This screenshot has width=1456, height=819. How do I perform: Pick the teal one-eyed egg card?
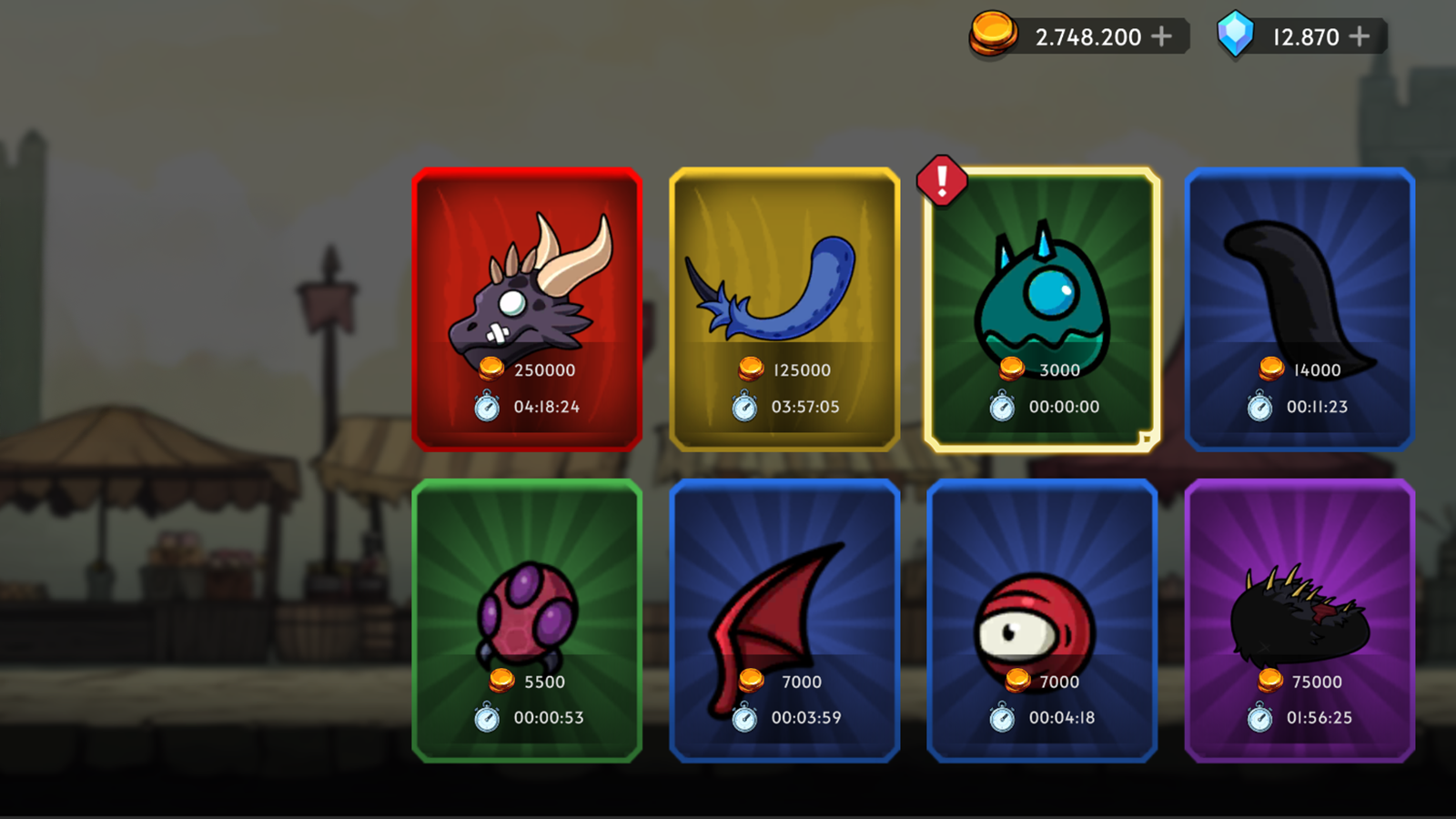coord(1042,308)
